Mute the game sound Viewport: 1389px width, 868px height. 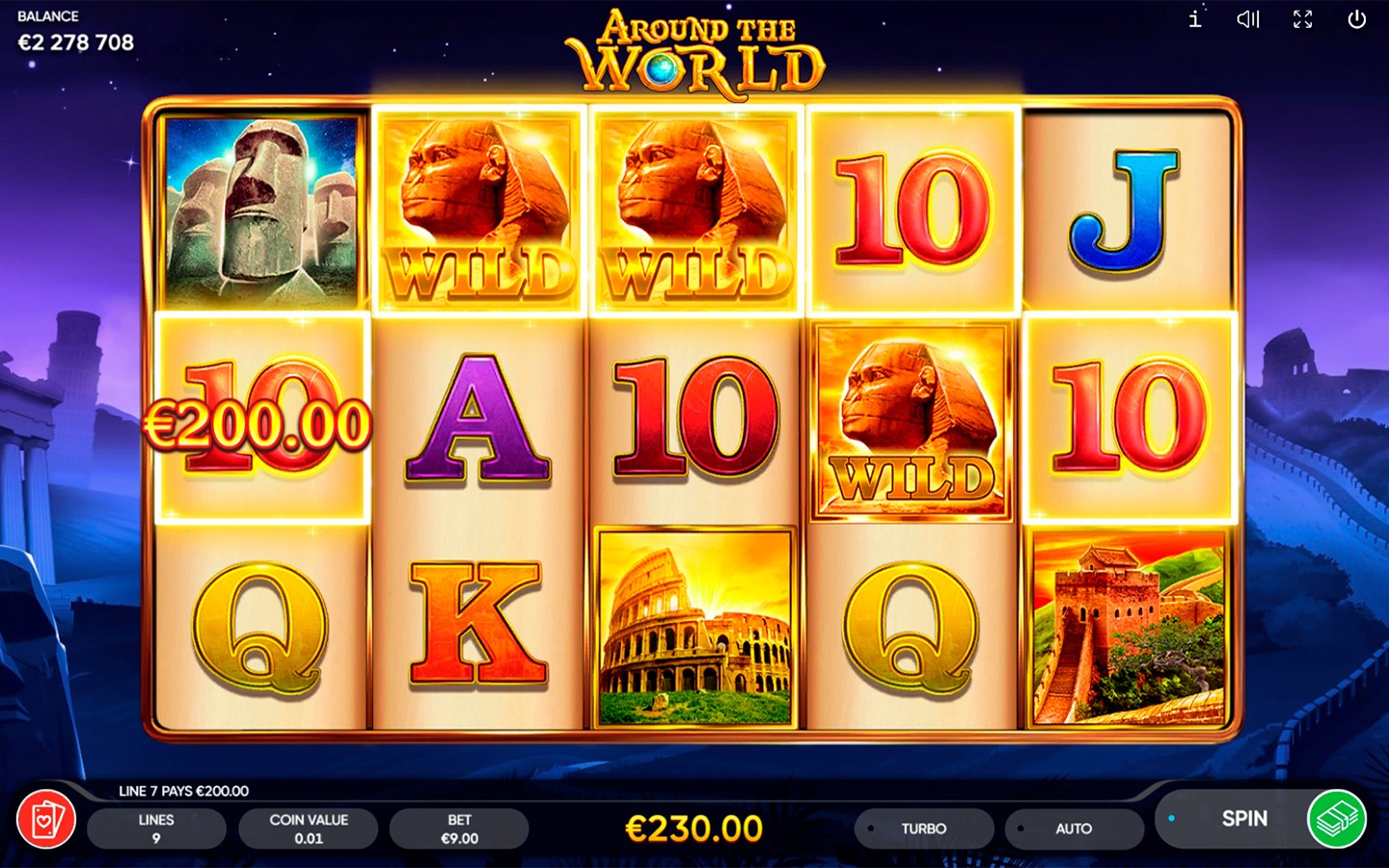1248,19
